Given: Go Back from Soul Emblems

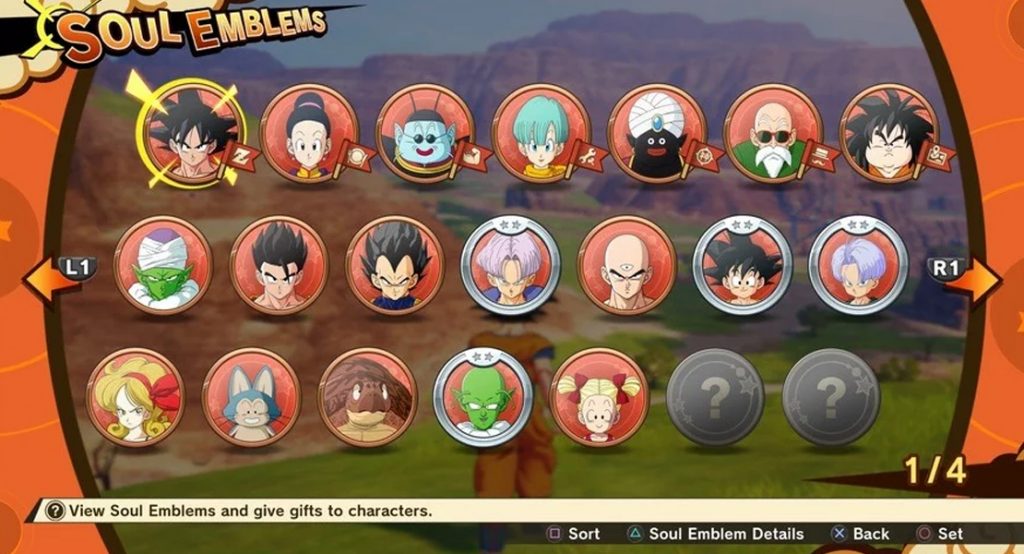Looking at the screenshot, I should [860, 534].
